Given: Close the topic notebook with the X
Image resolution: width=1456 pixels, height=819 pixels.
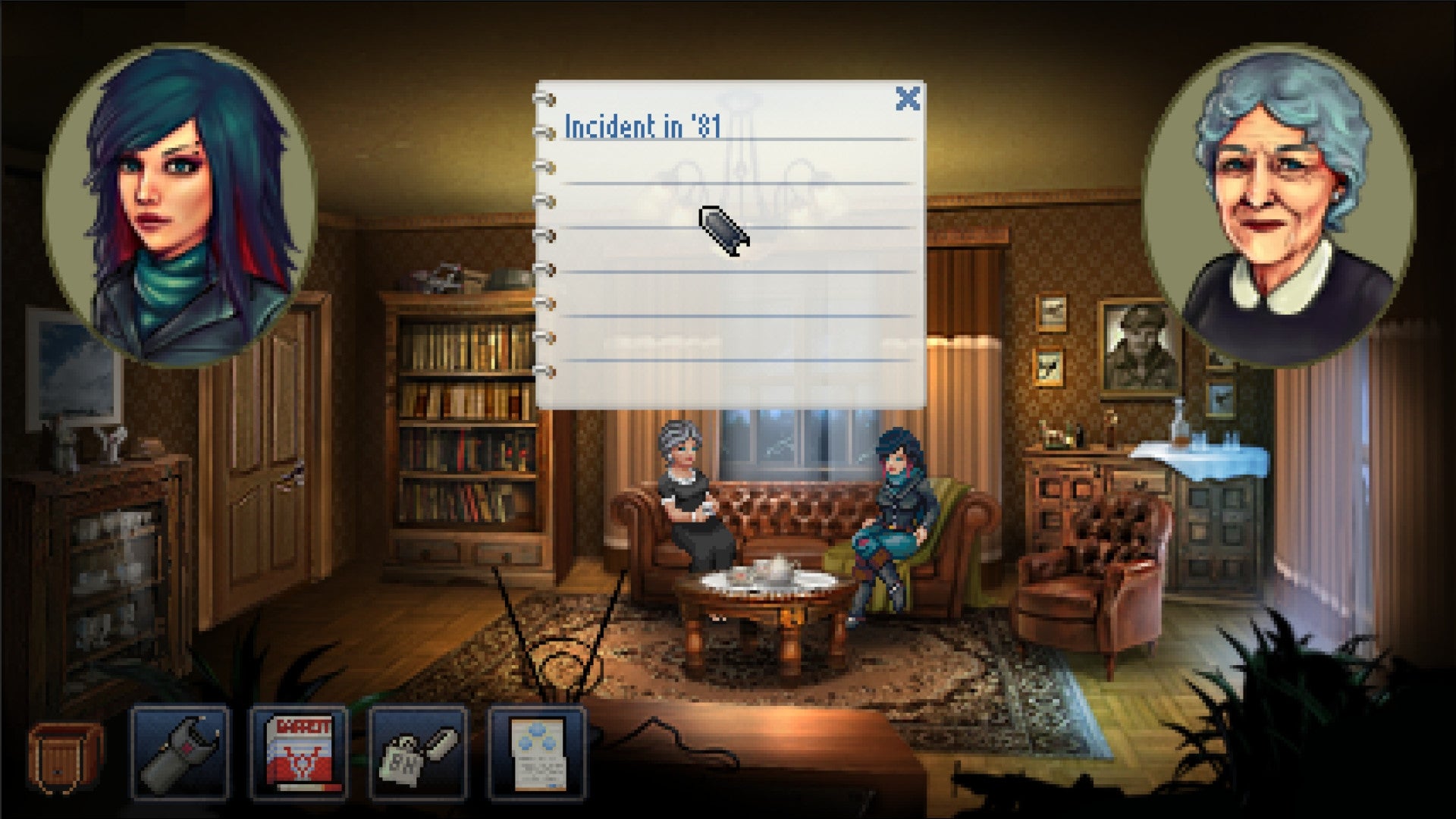Looking at the screenshot, I should tap(907, 99).
